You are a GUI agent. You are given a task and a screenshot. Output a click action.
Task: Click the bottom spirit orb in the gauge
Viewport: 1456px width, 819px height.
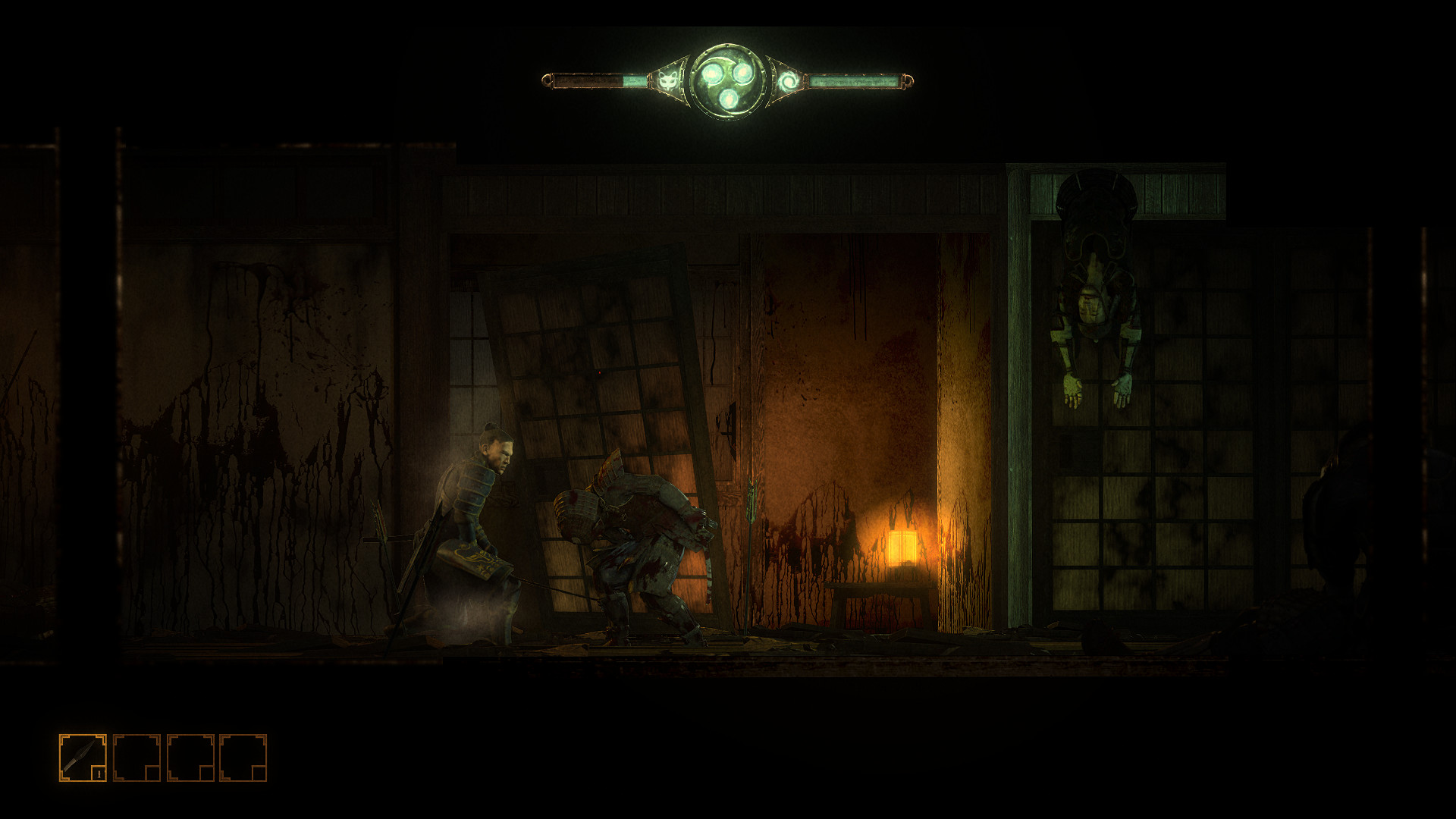(728, 99)
